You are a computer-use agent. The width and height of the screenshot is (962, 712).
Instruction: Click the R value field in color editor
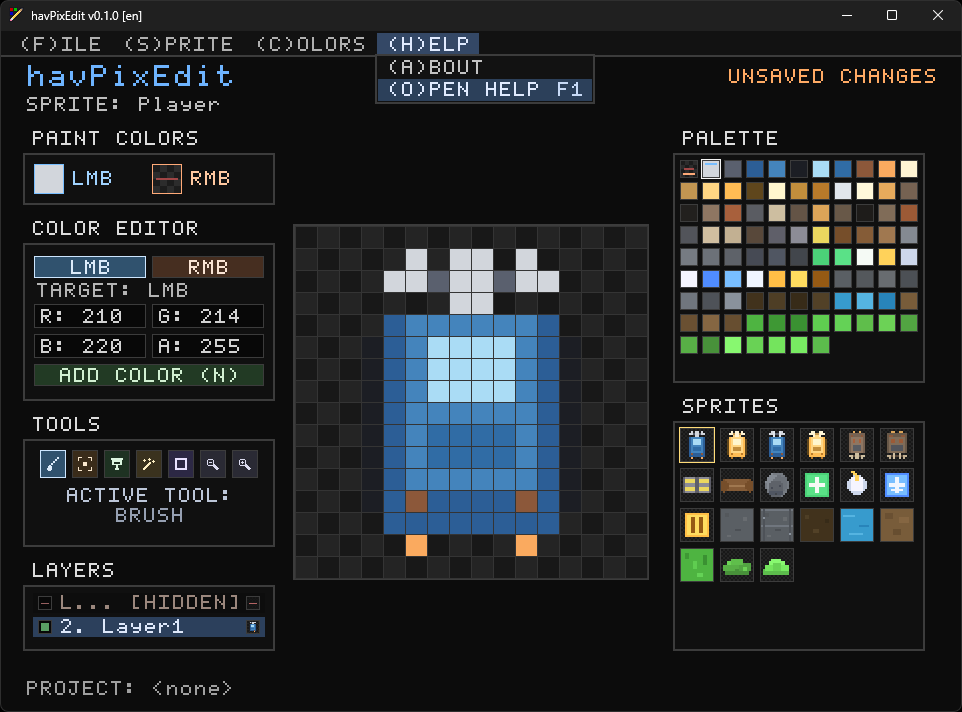pos(90,316)
